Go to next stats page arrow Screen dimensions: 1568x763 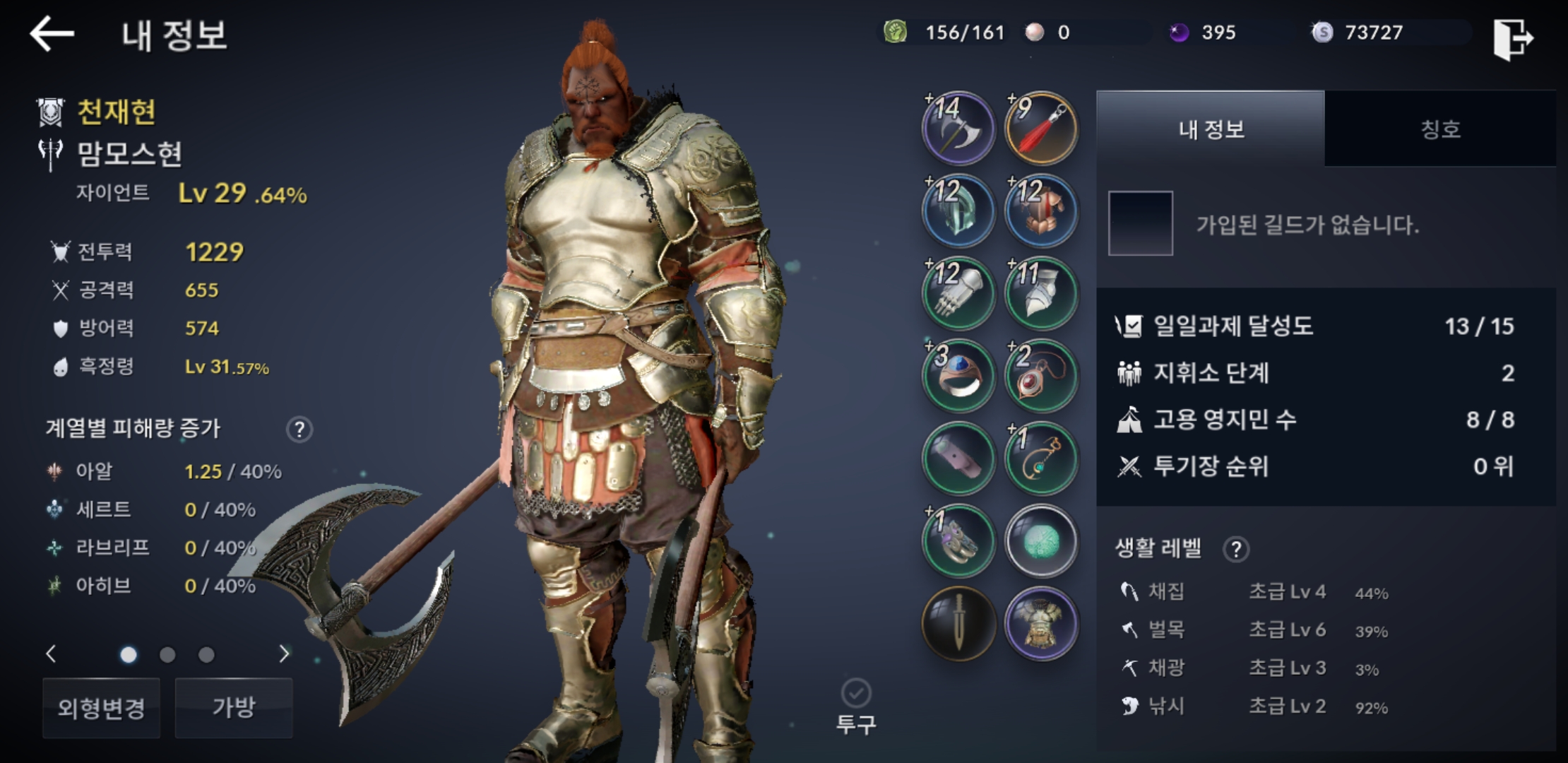[x=284, y=654]
